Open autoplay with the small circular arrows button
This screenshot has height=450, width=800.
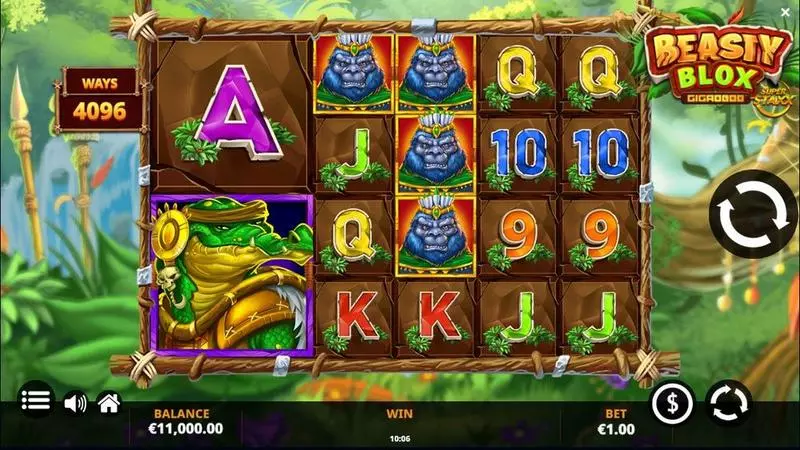pos(728,403)
